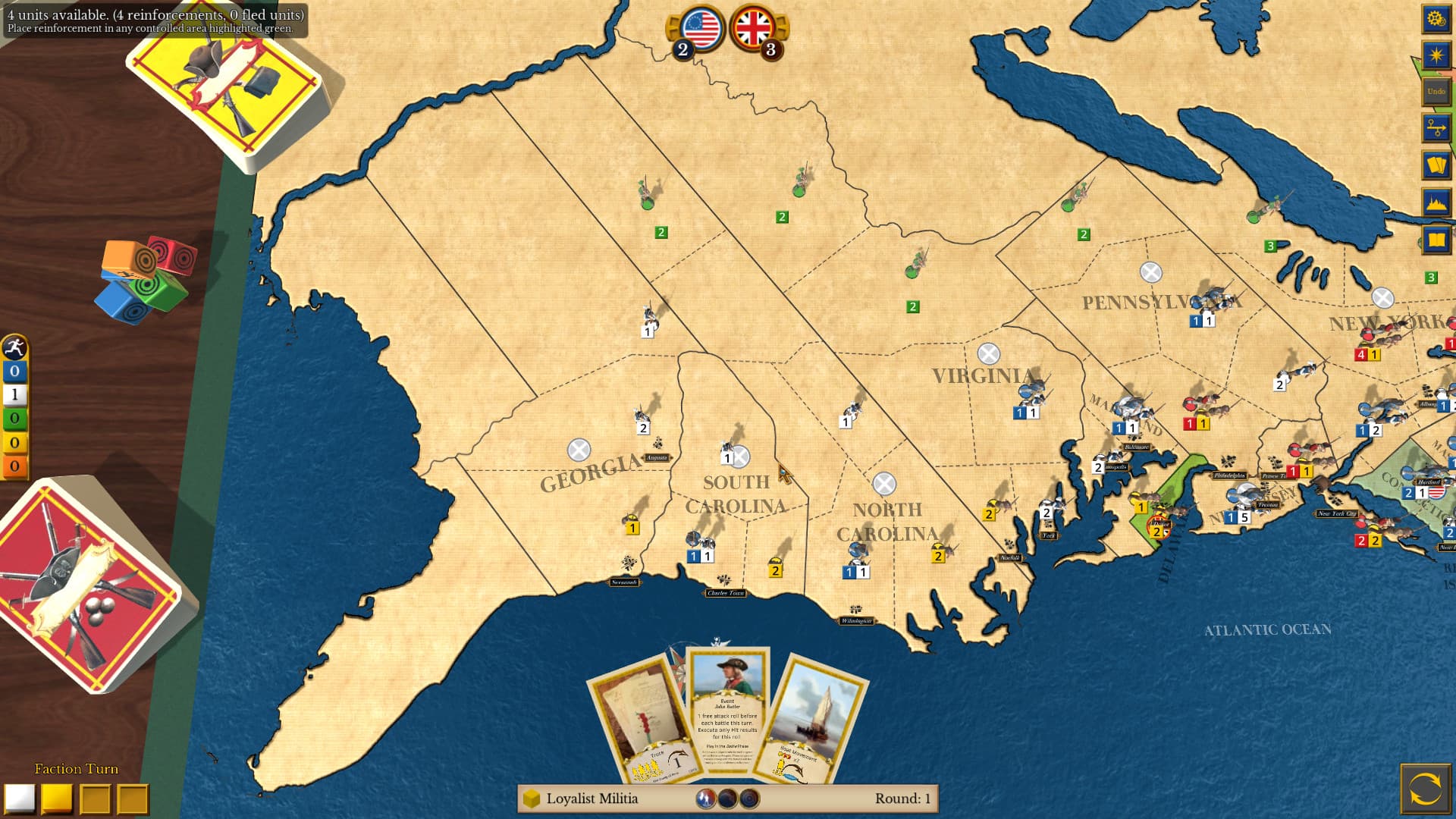
Task: View the statistics graph icon
Action: click(1436, 200)
